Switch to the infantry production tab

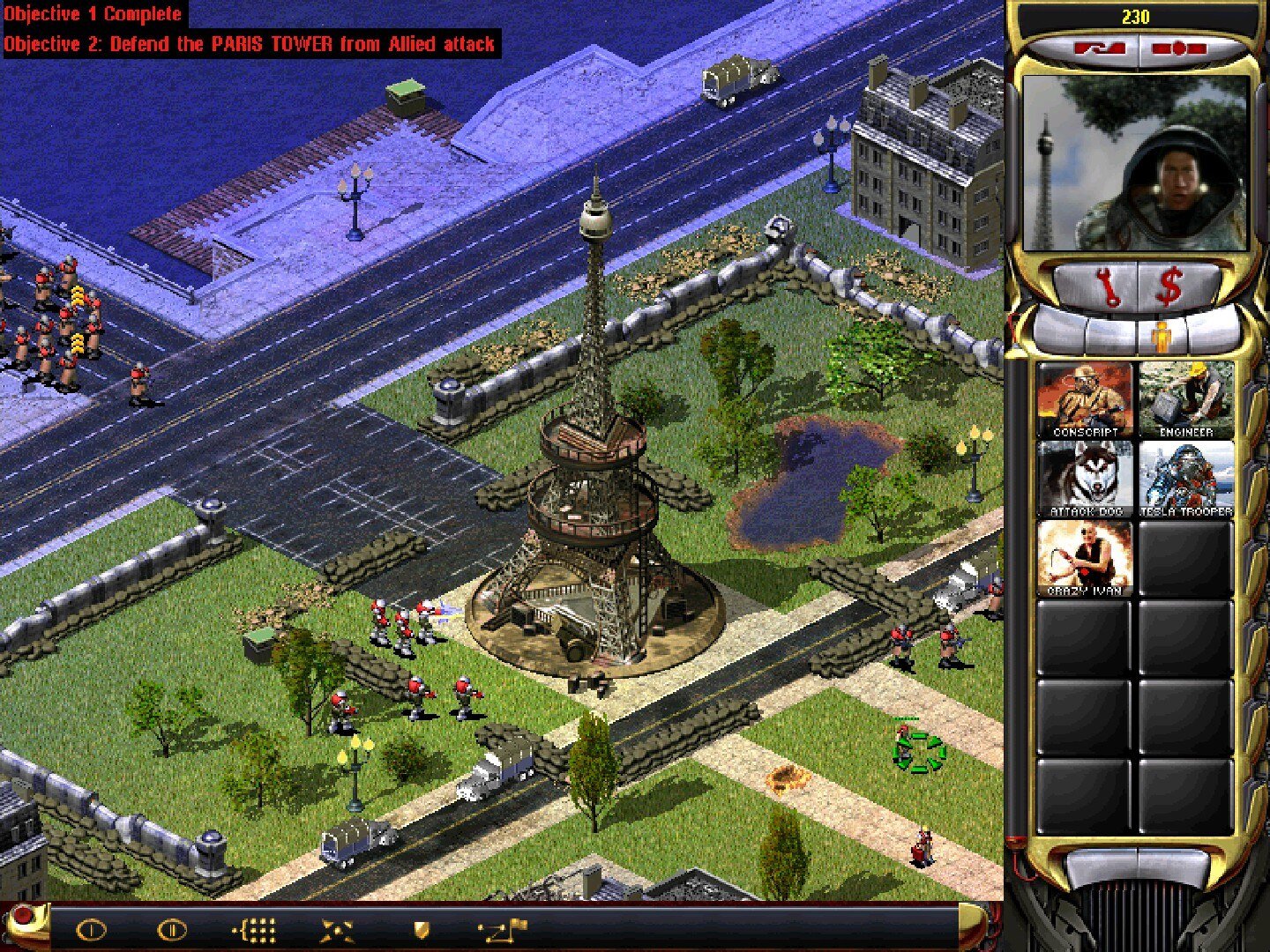click(1162, 337)
